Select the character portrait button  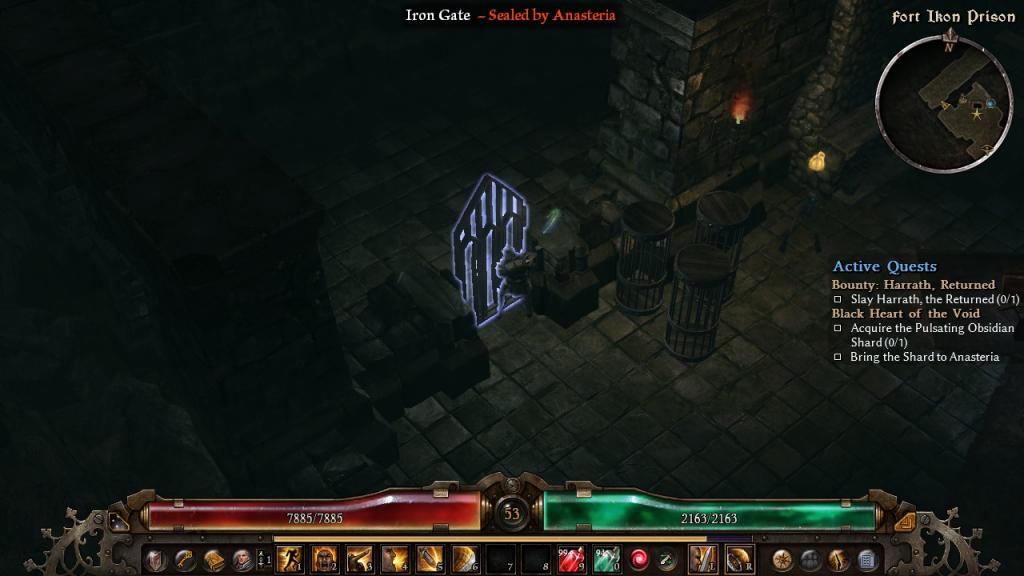(x=242, y=560)
